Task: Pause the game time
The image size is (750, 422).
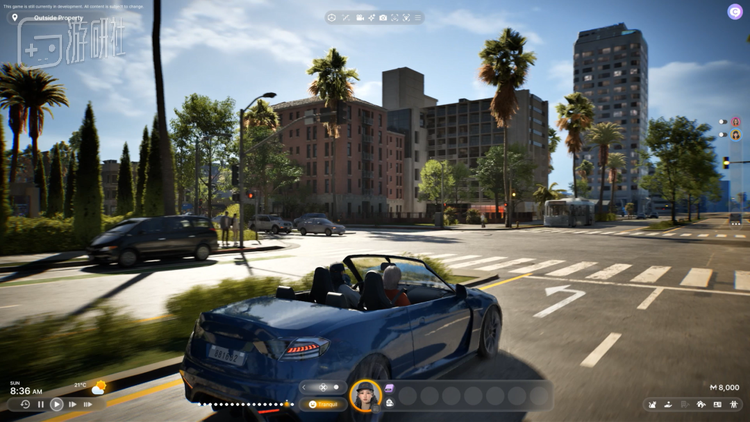Action: [x=41, y=404]
